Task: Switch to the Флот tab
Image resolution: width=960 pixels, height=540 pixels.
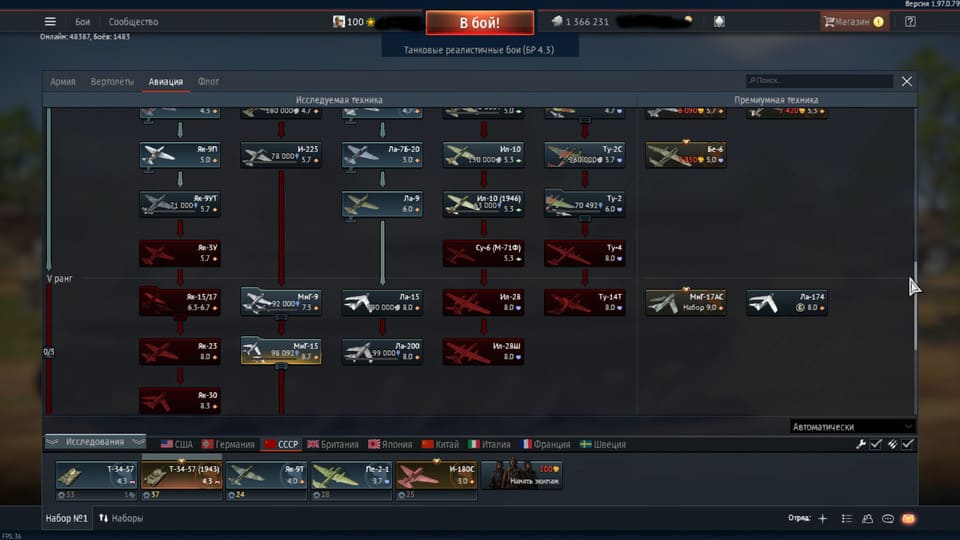Action: 208,82
